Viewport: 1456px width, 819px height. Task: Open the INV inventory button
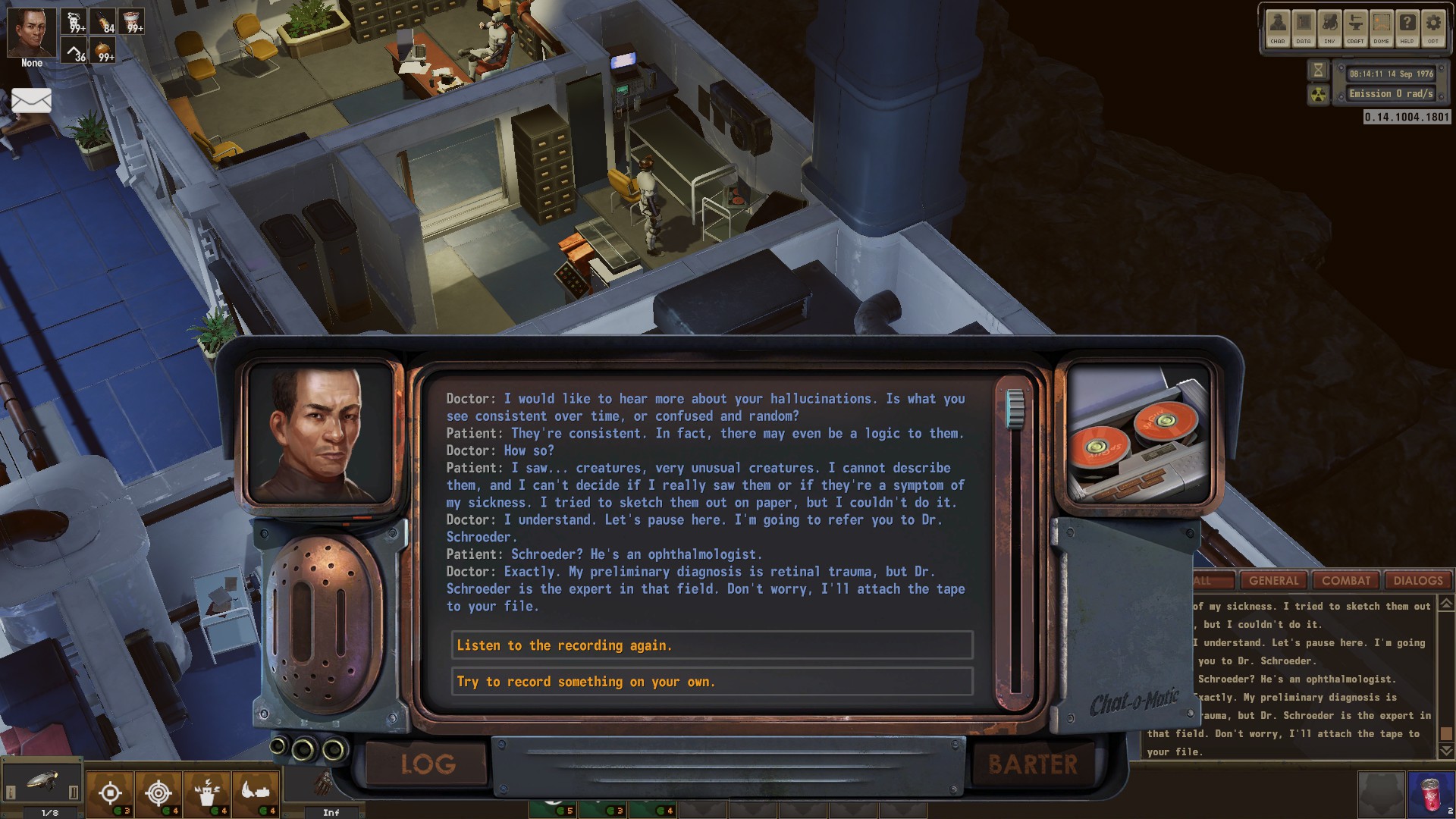coord(1329,28)
